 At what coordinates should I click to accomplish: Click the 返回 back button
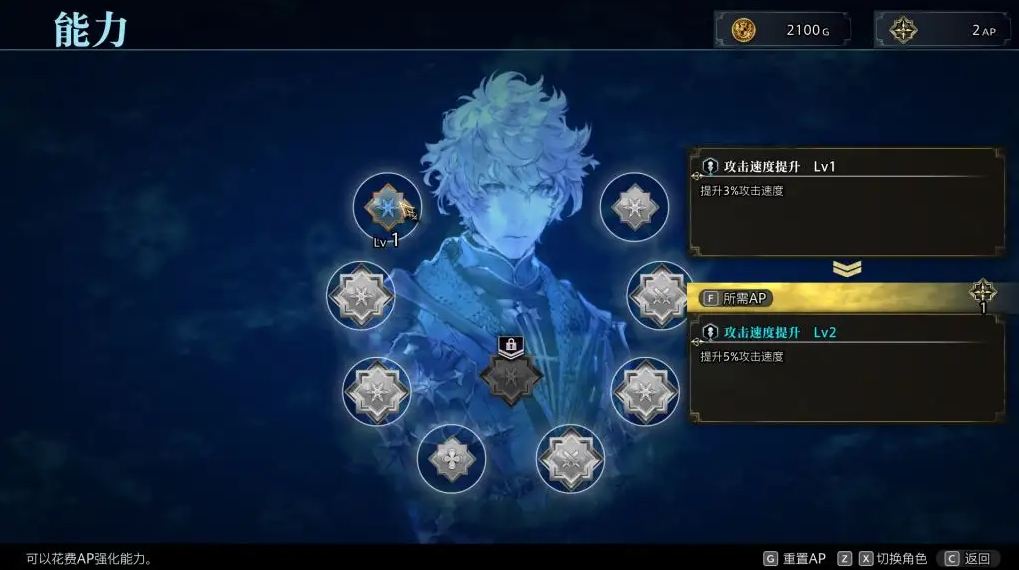click(967, 558)
